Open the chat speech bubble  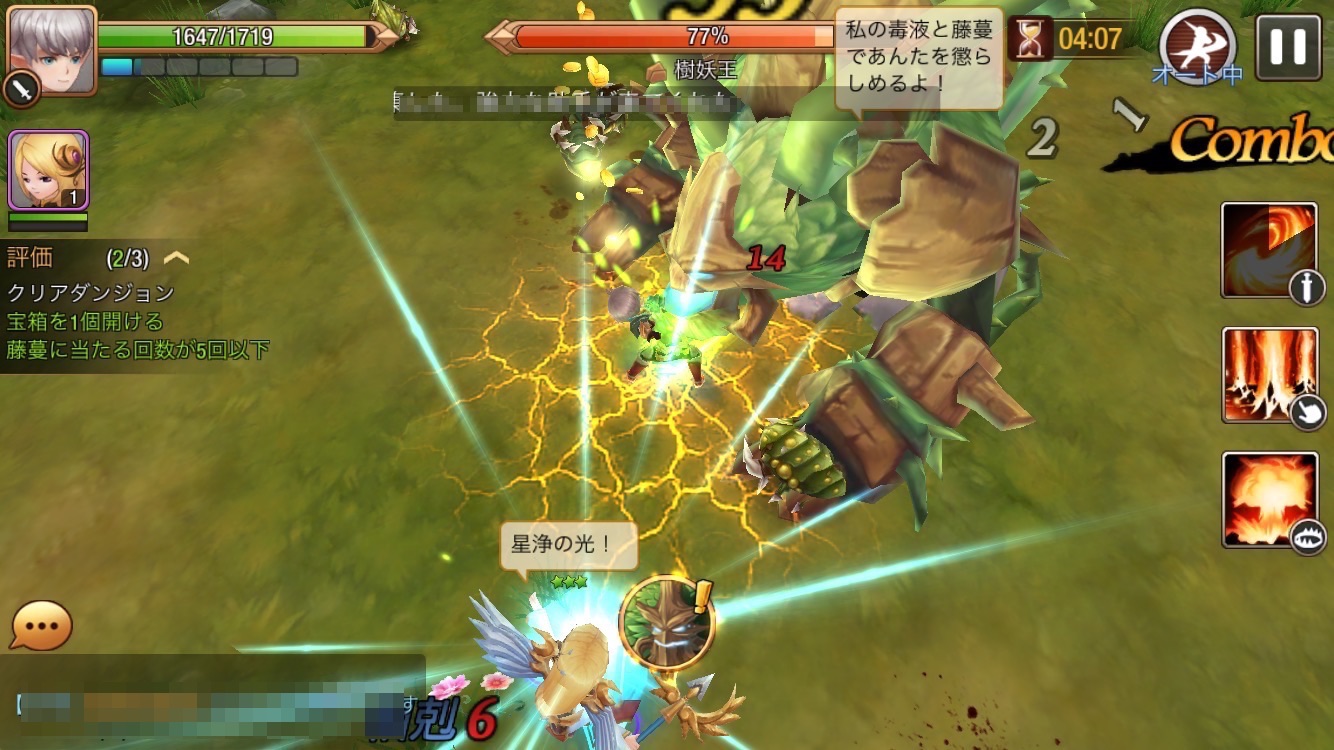pos(41,627)
